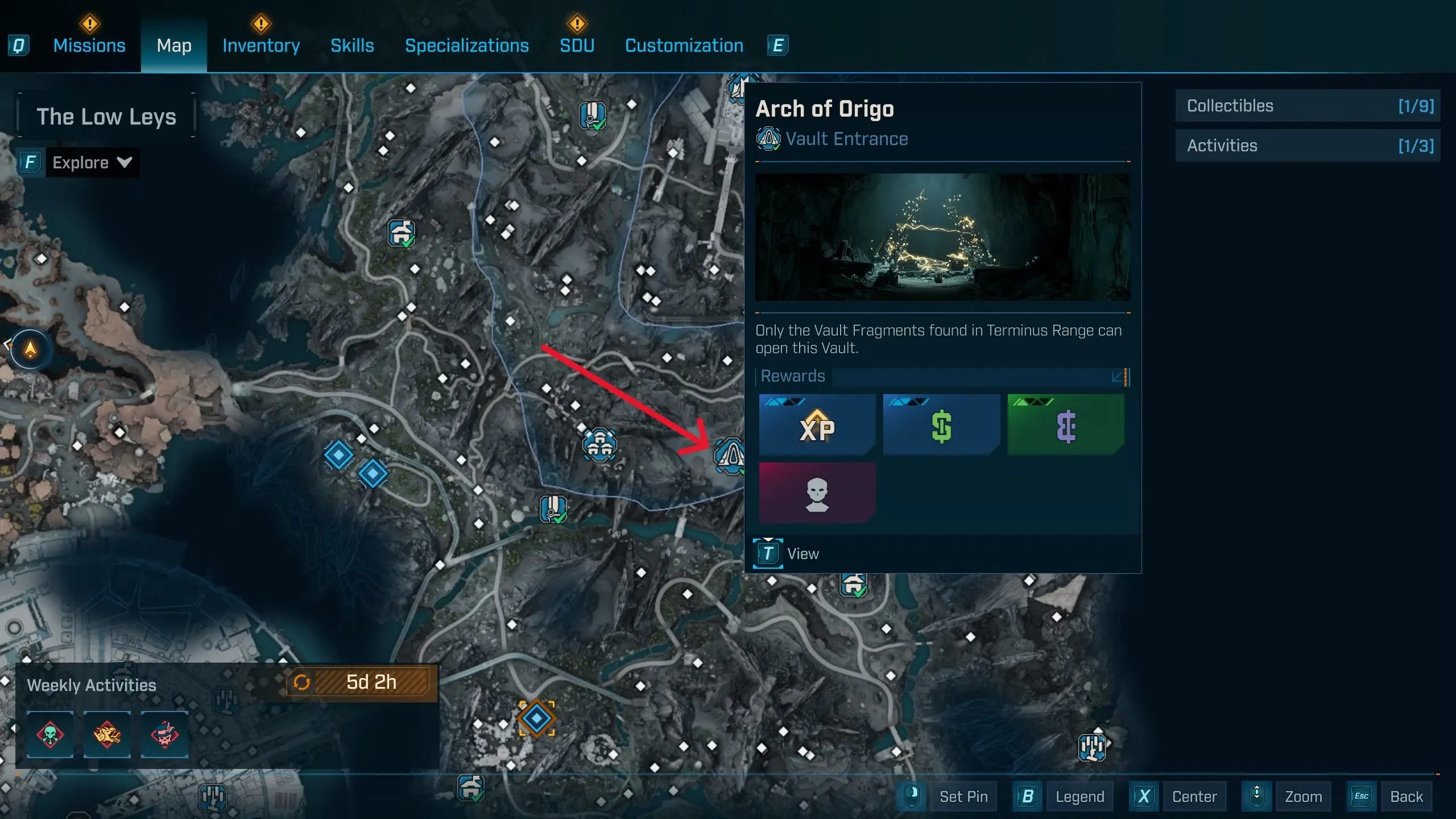Open the Inventory tab
1456x819 pixels.
[261, 45]
